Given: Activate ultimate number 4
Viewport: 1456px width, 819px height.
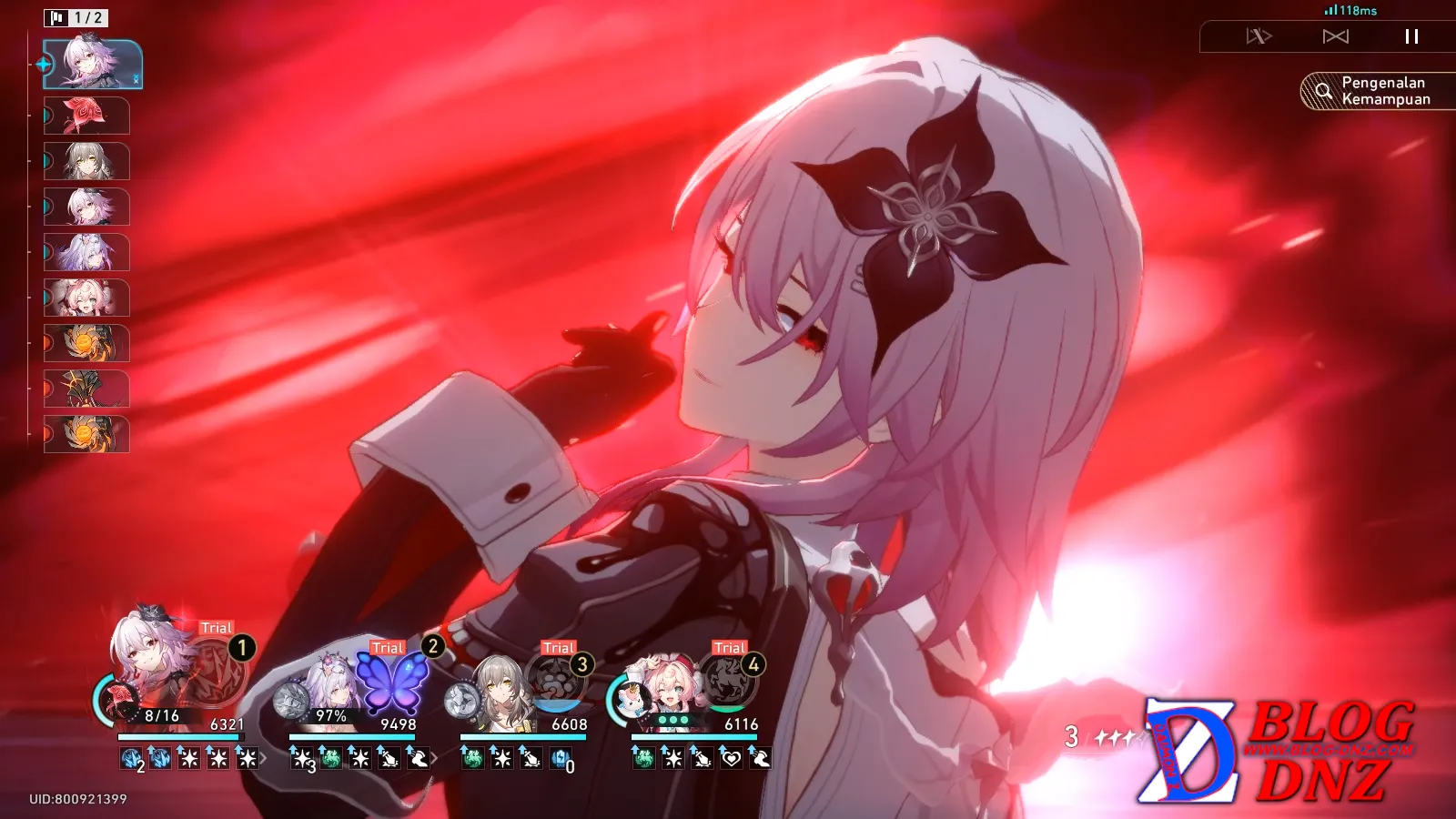Looking at the screenshot, I should pos(728,684).
